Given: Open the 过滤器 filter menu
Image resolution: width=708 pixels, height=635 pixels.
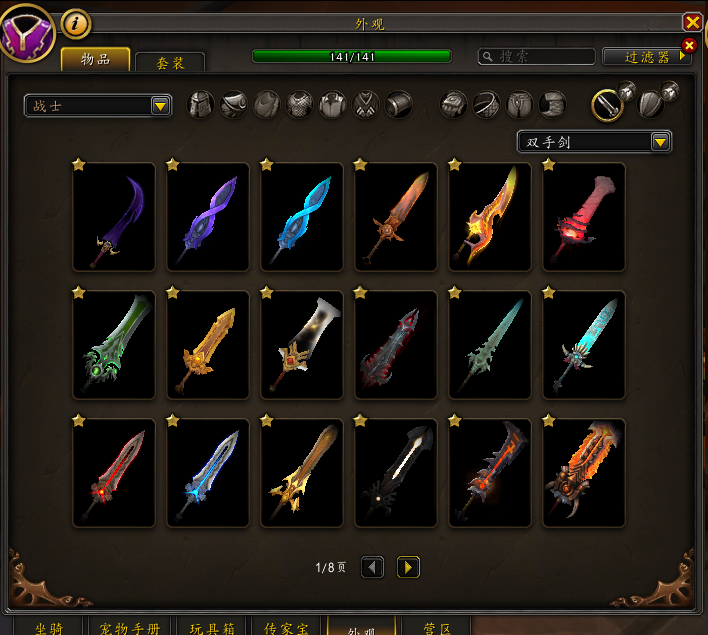Looking at the screenshot, I should click(647, 57).
